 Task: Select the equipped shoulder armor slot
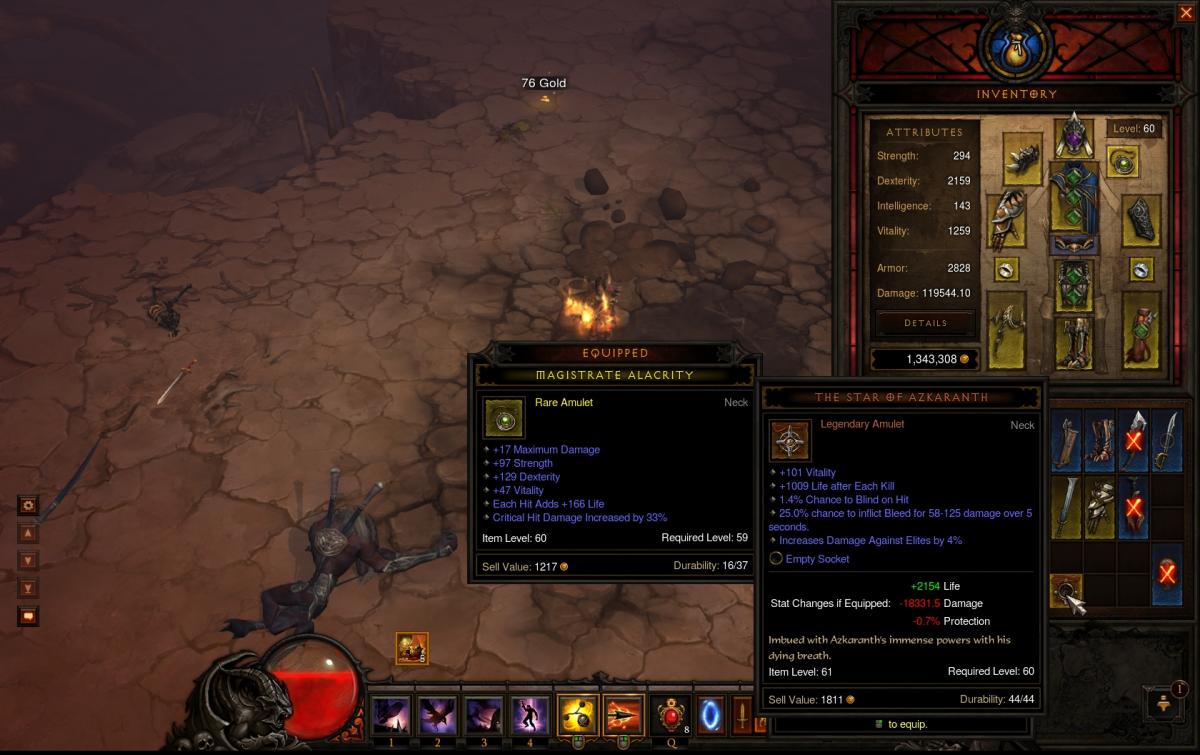(x=1023, y=158)
